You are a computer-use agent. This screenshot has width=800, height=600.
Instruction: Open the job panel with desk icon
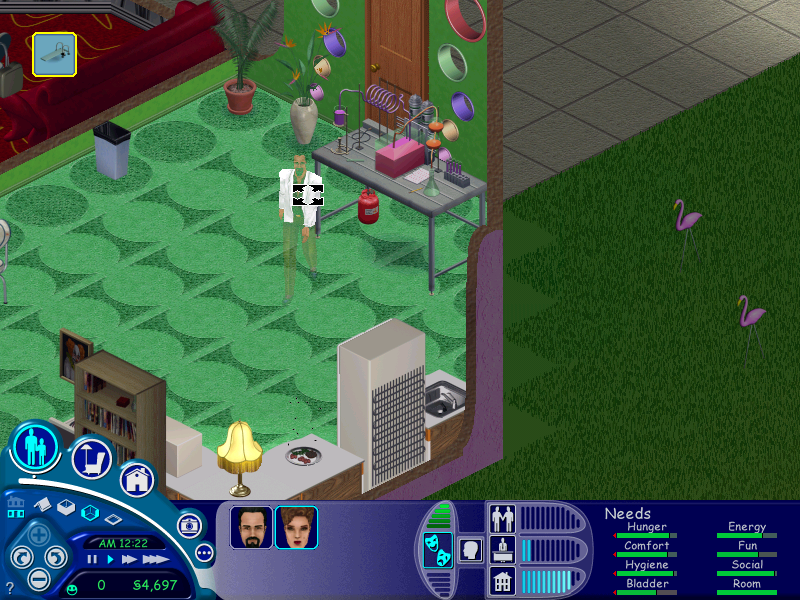(x=502, y=549)
